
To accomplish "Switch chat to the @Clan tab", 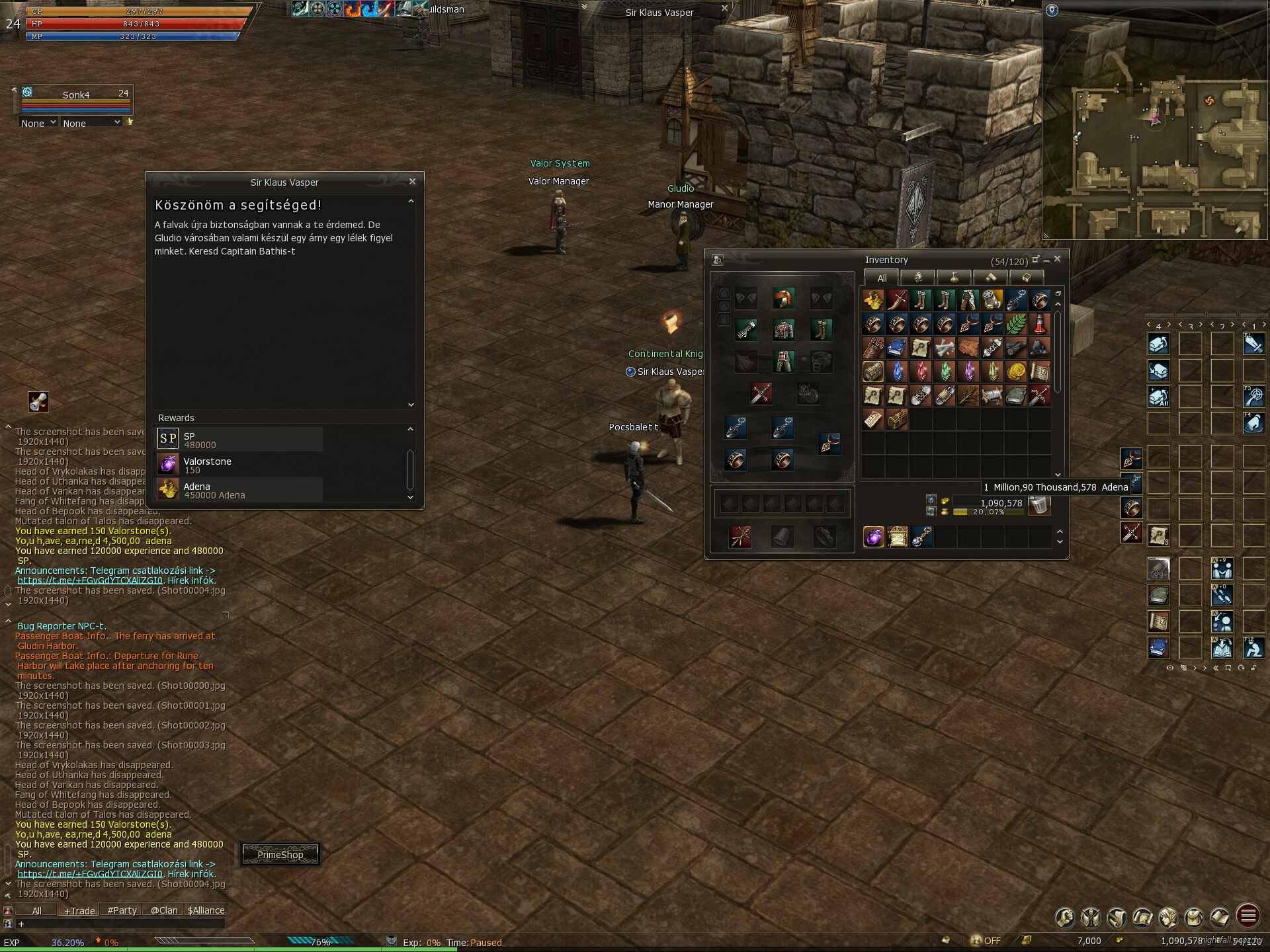I will click(163, 910).
